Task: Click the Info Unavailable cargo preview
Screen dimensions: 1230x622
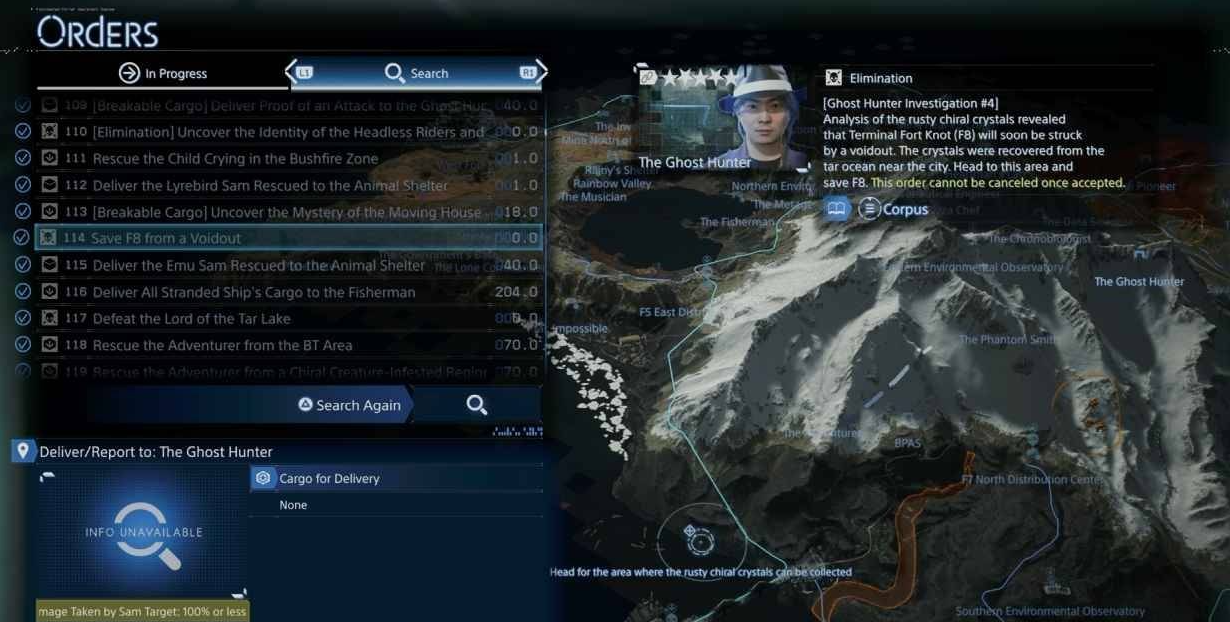Action: click(144, 533)
